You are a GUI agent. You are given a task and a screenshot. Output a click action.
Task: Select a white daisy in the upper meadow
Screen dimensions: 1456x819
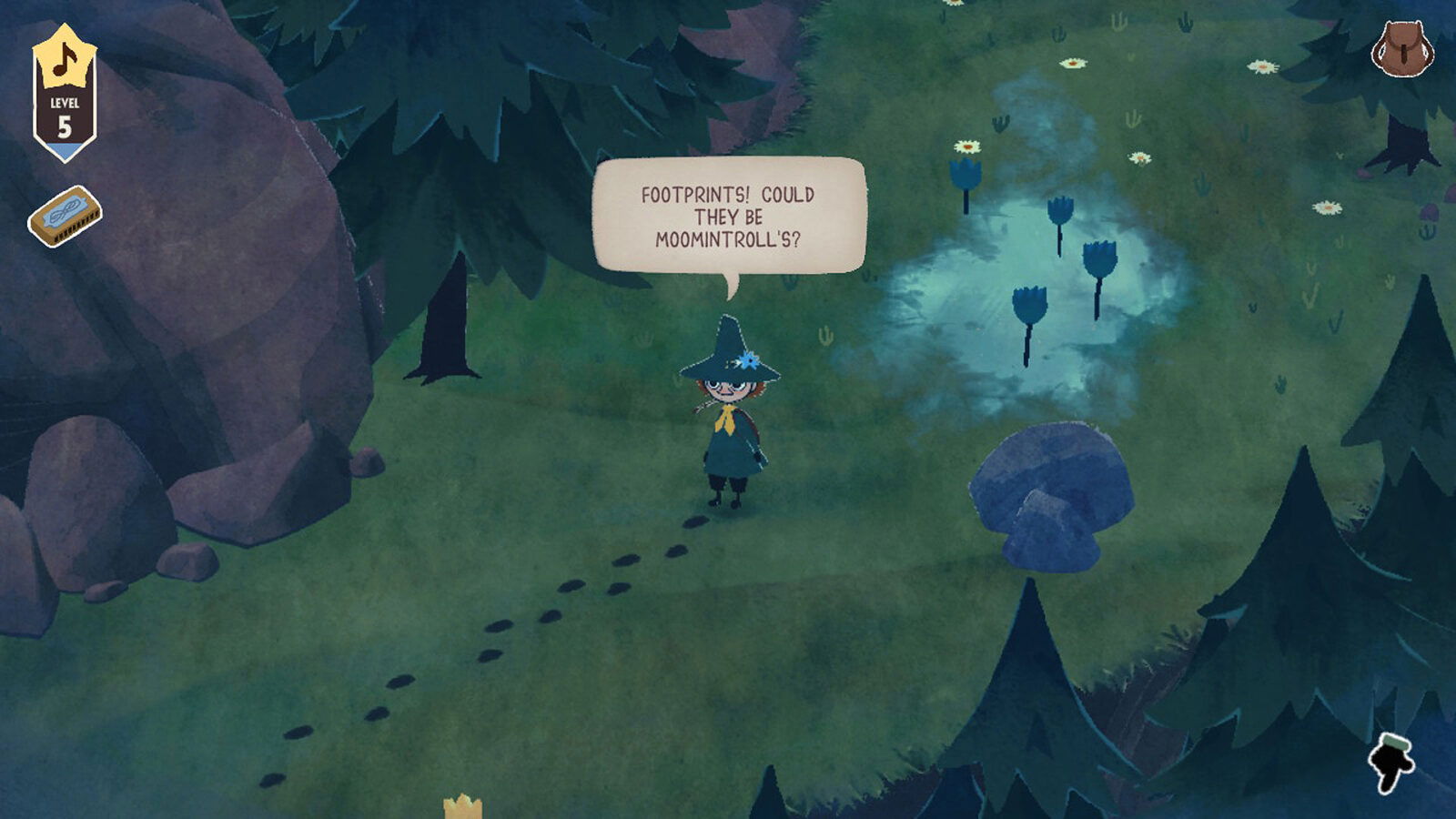click(1074, 64)
